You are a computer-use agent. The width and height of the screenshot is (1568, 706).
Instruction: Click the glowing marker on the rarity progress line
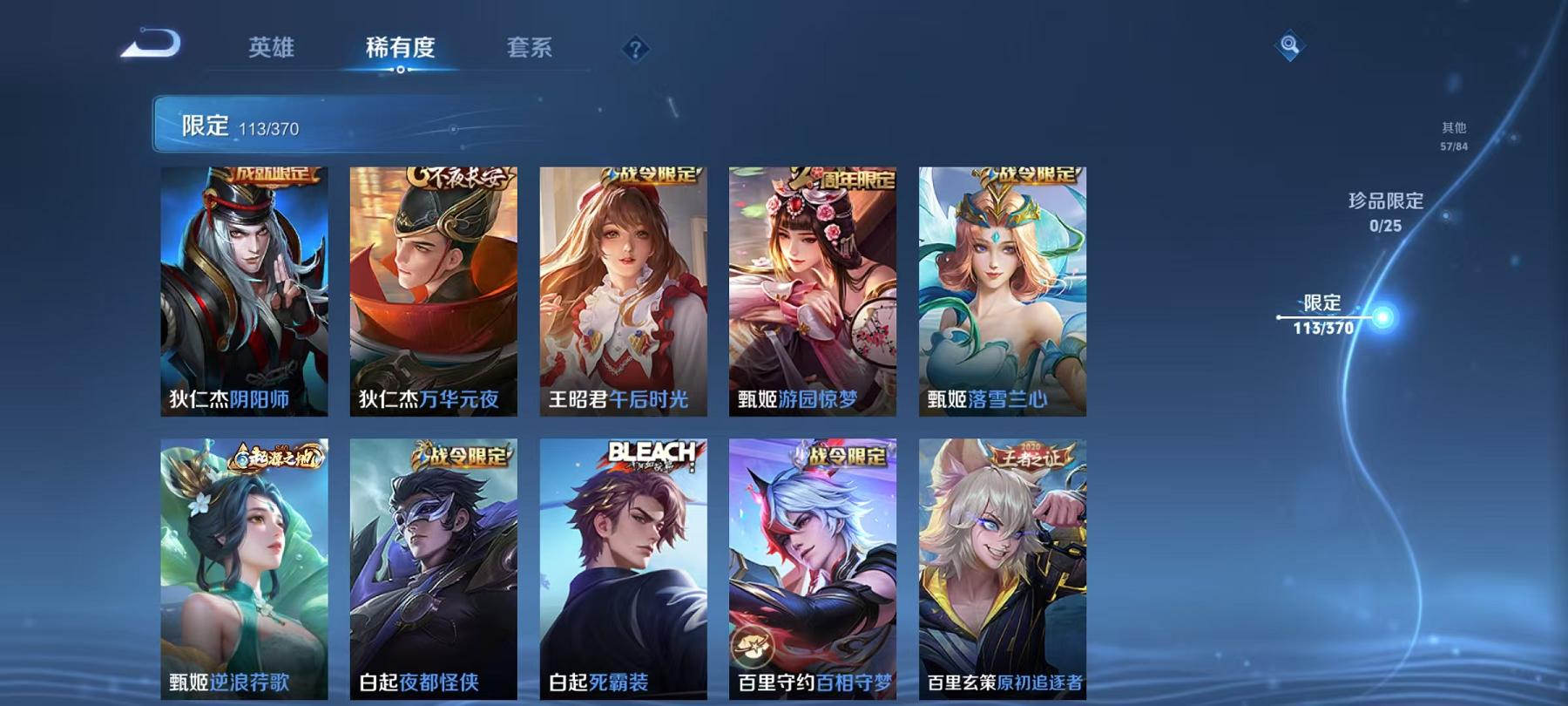pos(1383,317)
